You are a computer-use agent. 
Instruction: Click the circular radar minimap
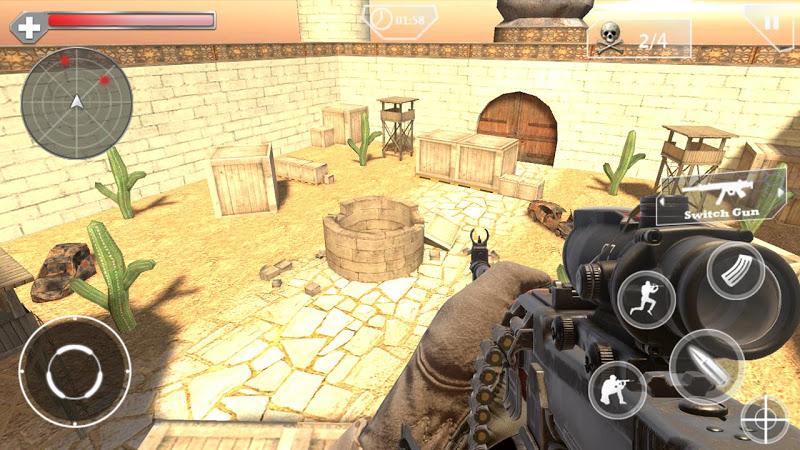(x=77, y=103)
